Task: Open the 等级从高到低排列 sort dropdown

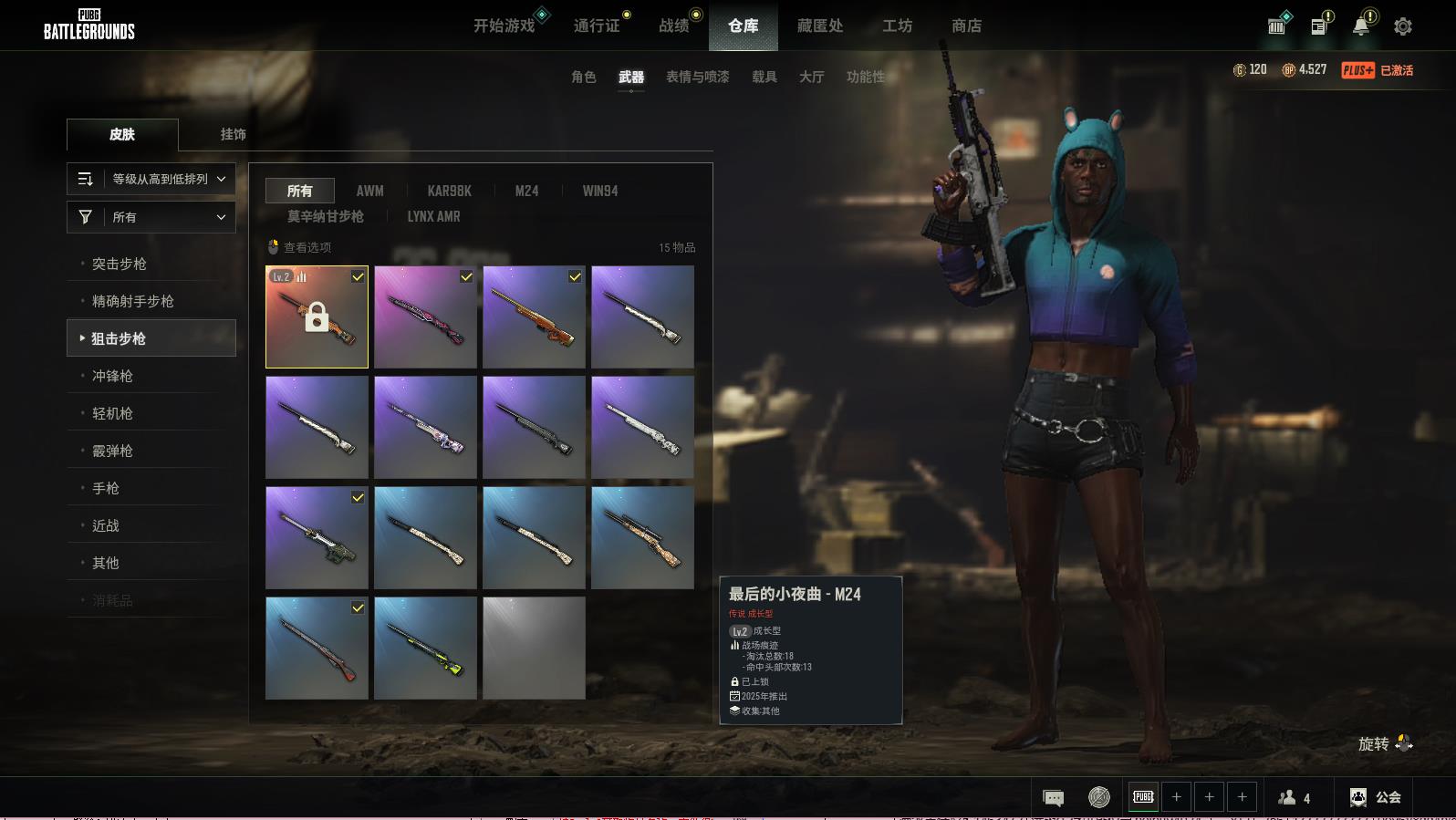Action: click(x=151, y=179)
